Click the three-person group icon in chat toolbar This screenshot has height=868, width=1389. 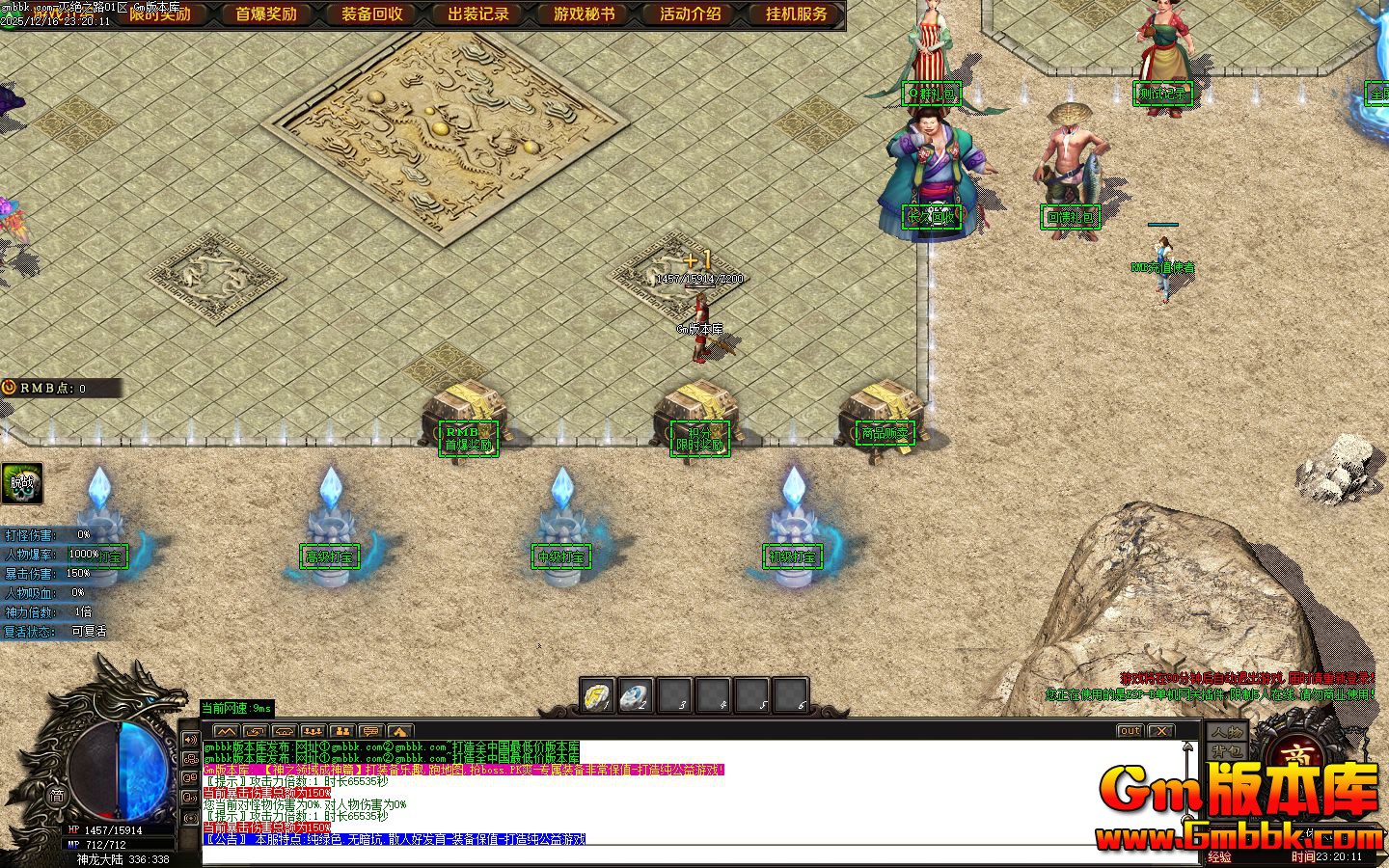pos(313,730)
